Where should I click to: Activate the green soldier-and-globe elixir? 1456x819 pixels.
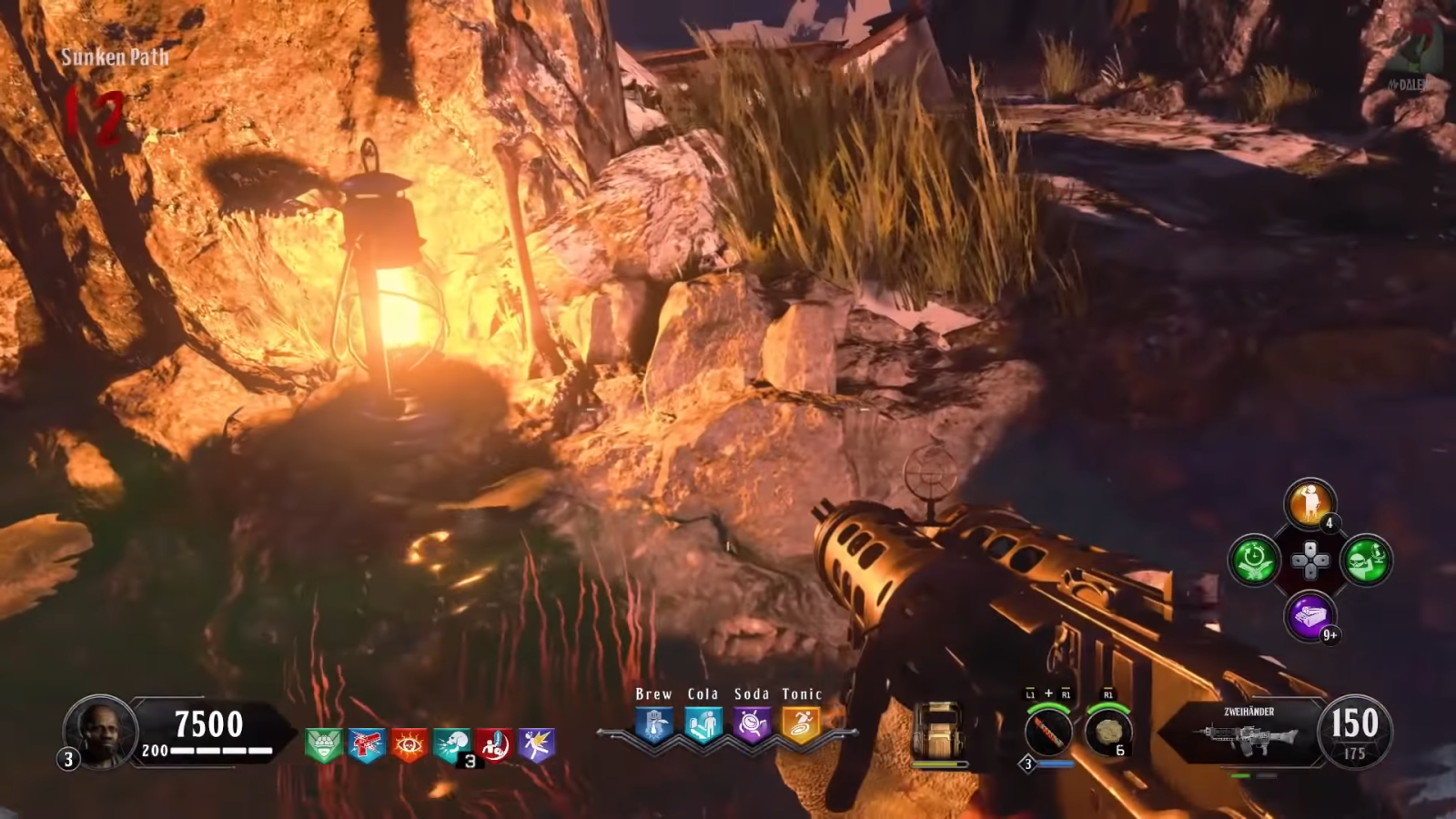(1365, 560)
